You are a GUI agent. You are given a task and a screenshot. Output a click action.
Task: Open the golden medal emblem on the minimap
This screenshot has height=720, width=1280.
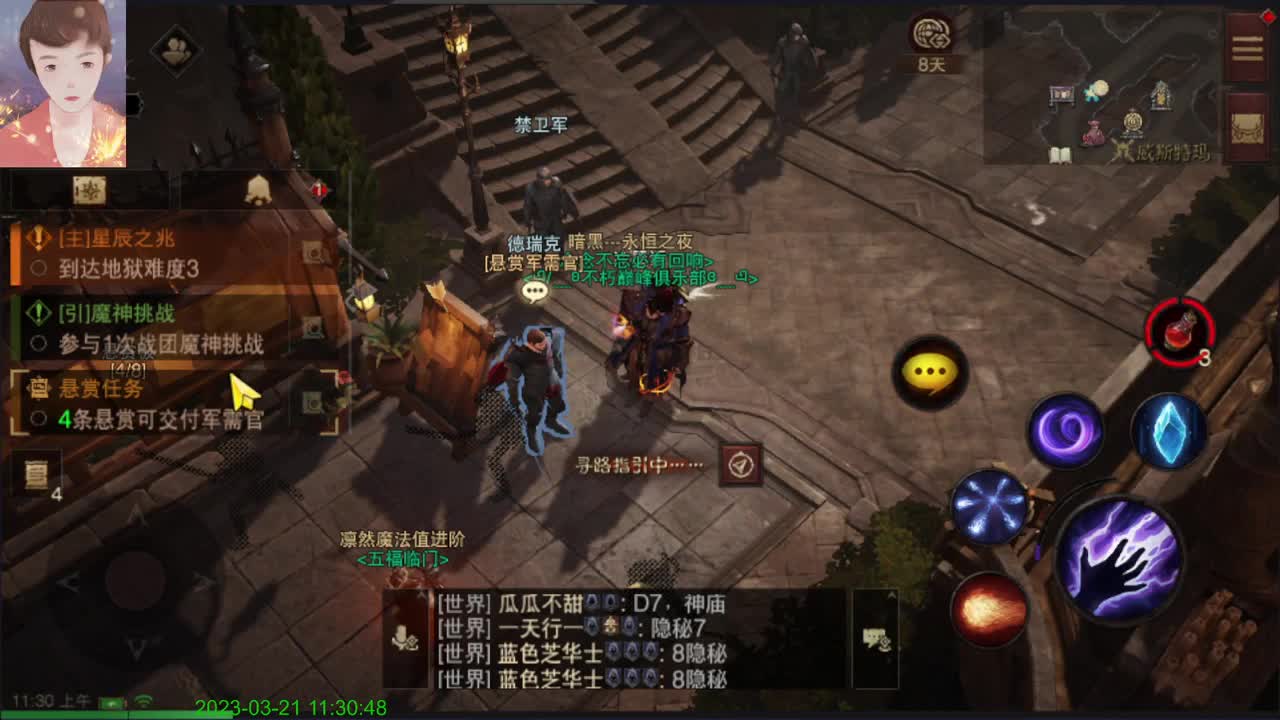[1132, 122]
